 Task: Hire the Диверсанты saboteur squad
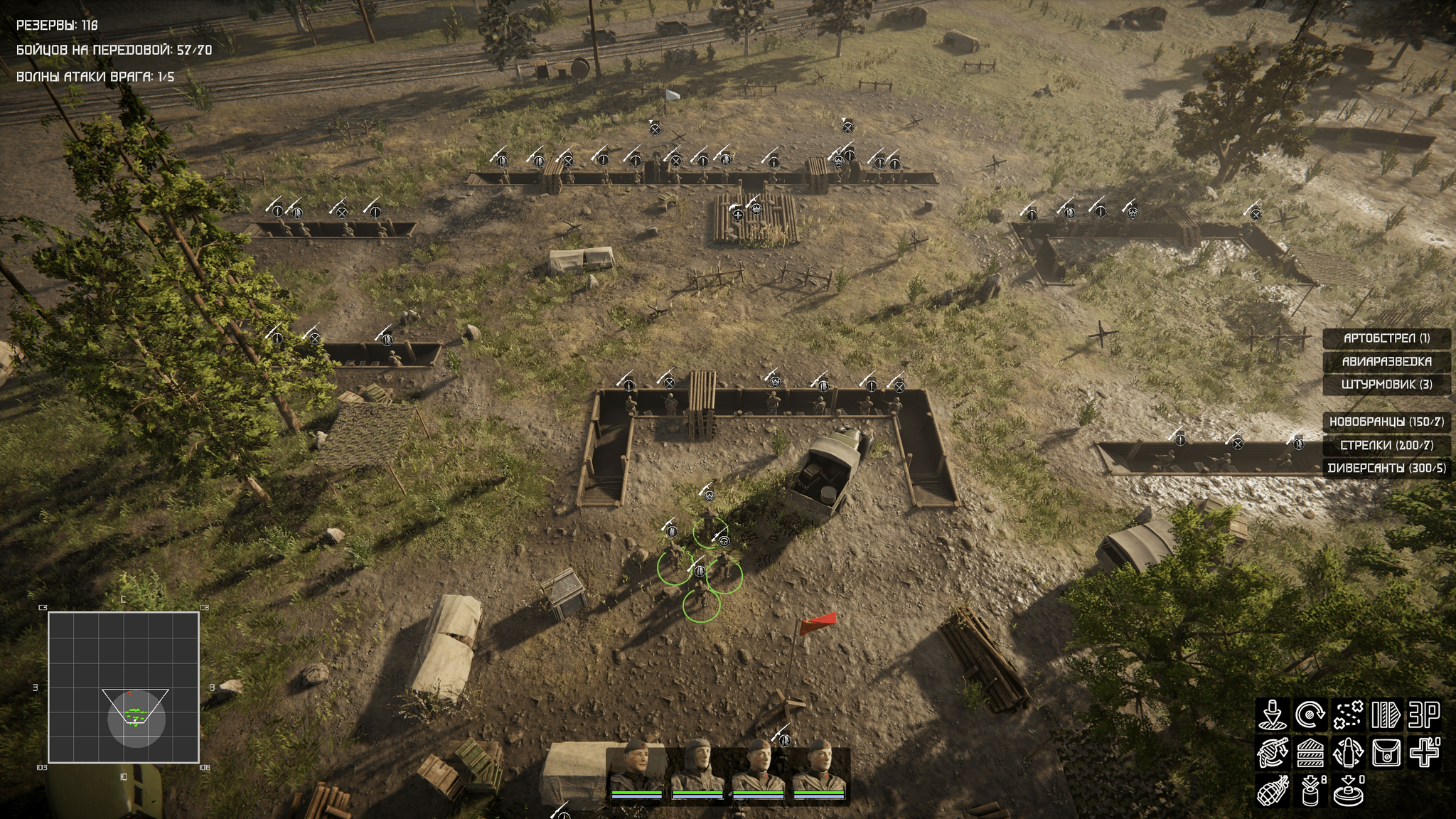pyautogui.click(x=1386, y=469)
